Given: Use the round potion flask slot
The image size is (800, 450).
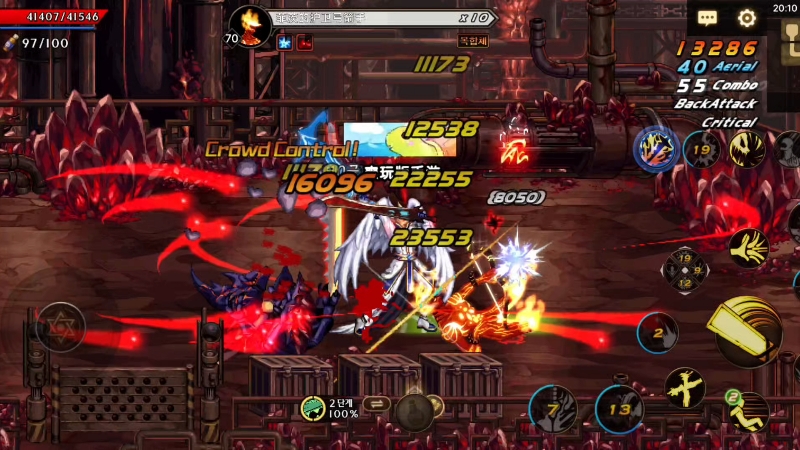Looking at the screenshot, I should click(x=414, y=409).
